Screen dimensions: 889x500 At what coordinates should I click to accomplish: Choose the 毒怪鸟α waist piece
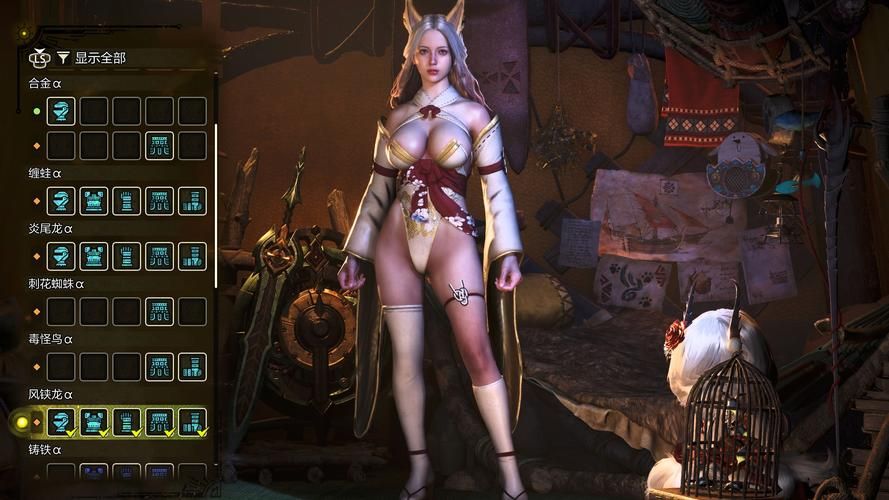[160, 366]
